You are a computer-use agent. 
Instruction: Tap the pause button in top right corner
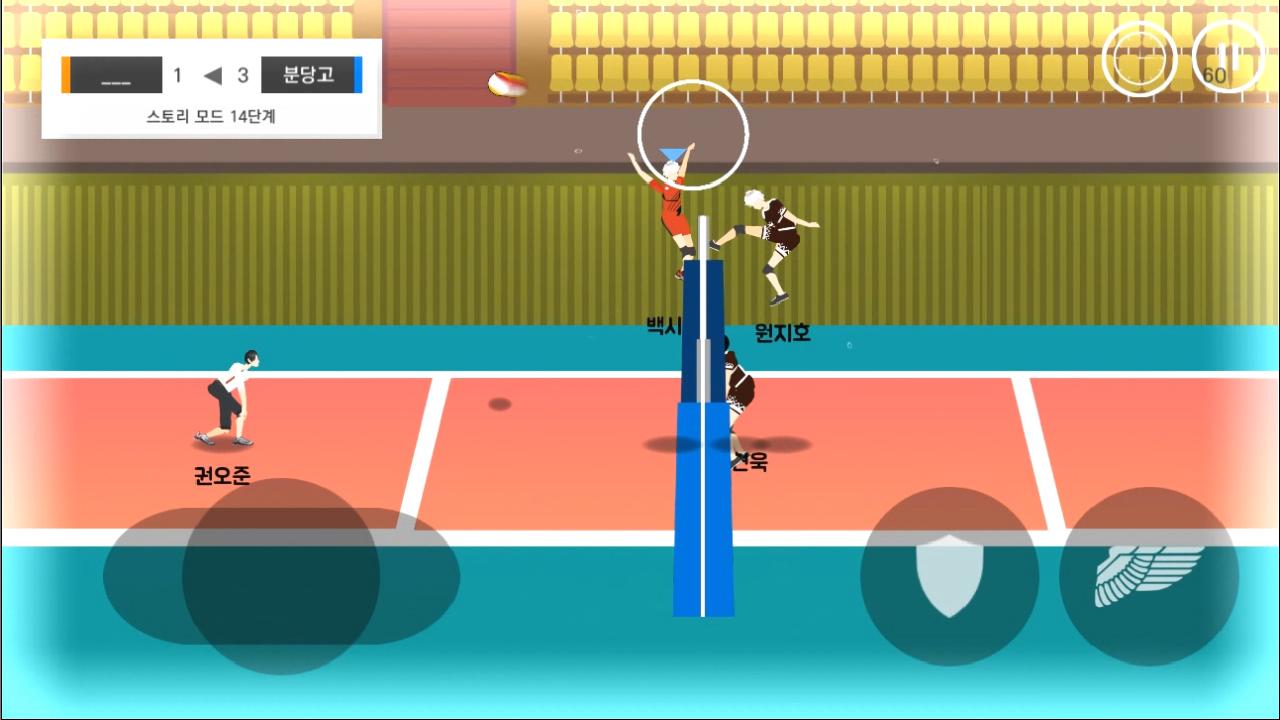point(1228,57)
